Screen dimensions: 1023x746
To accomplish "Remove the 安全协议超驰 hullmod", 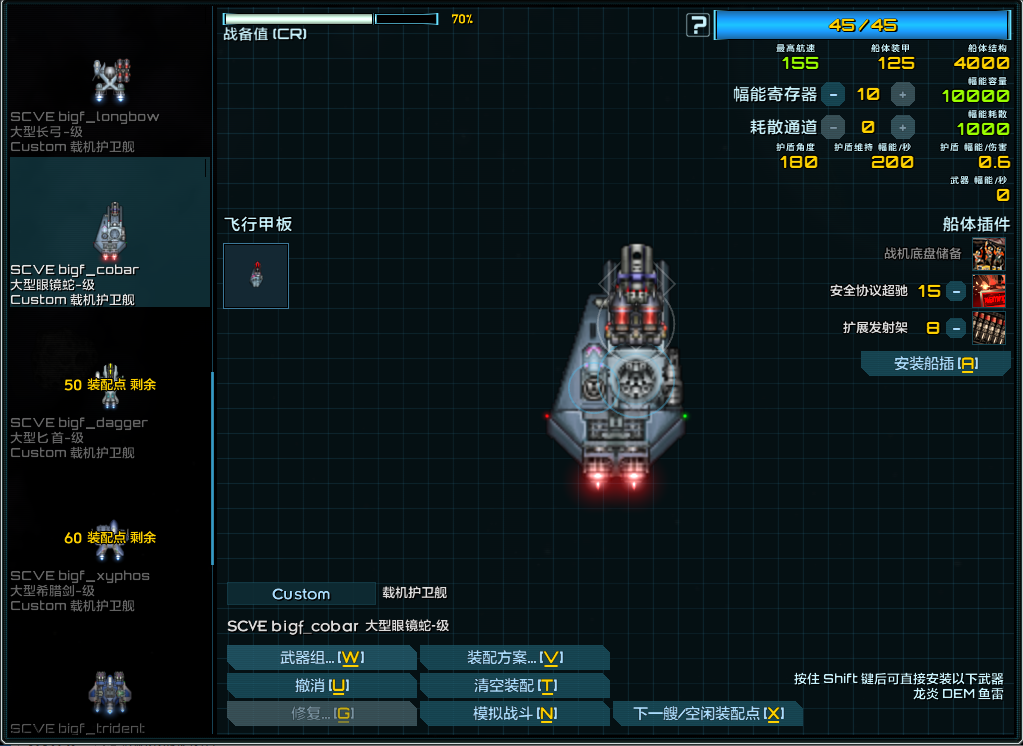I will (956, 291).
